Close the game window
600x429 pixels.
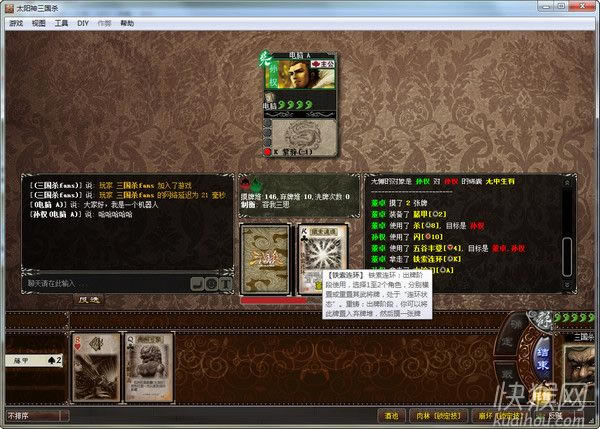pos(588,7)
